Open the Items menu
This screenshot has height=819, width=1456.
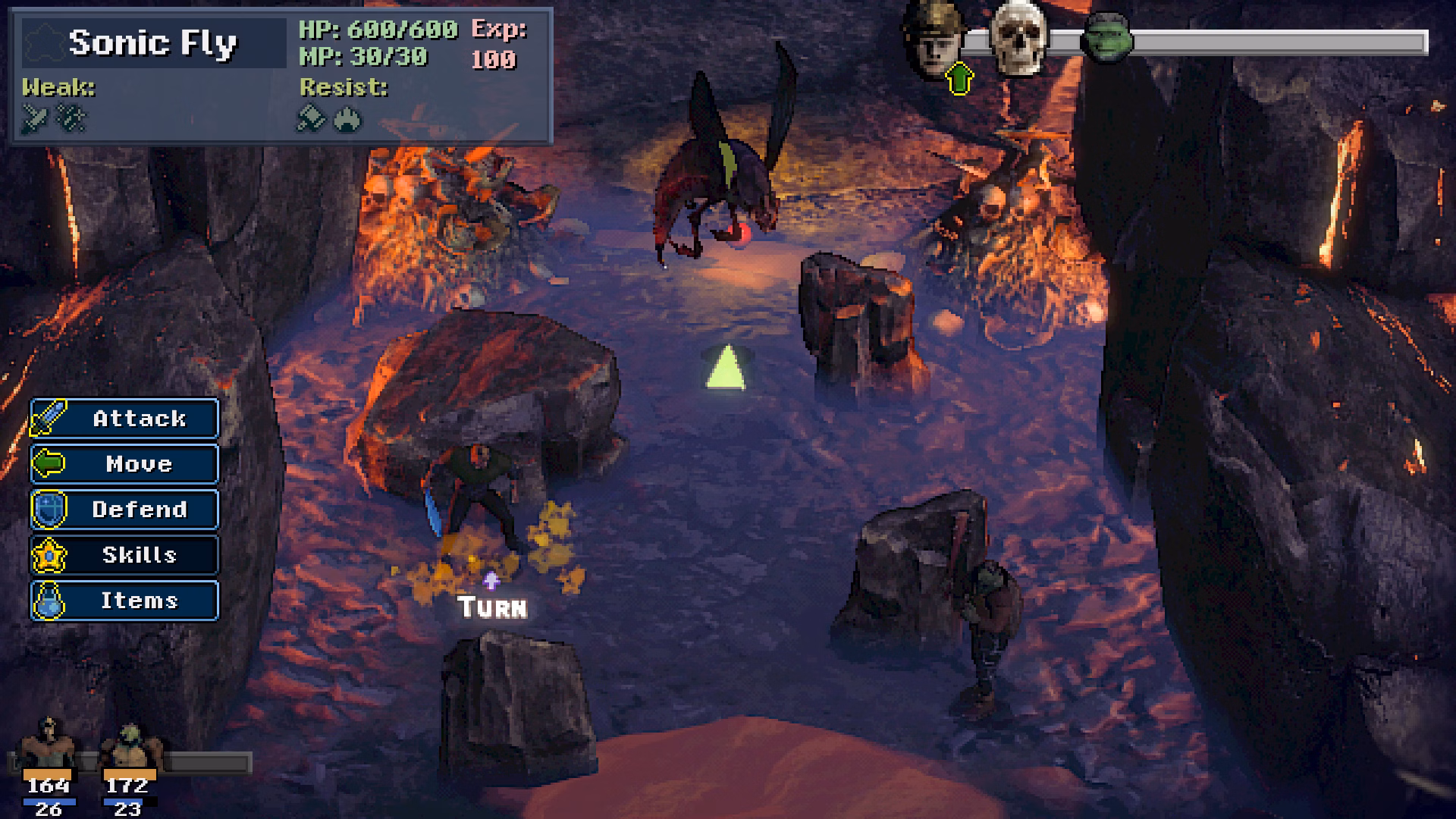(125, 601)
